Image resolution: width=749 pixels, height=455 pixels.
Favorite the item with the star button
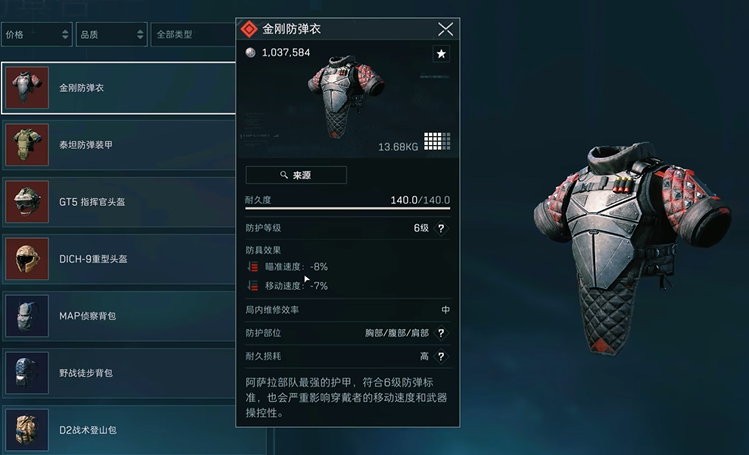(x=441, y=54)
